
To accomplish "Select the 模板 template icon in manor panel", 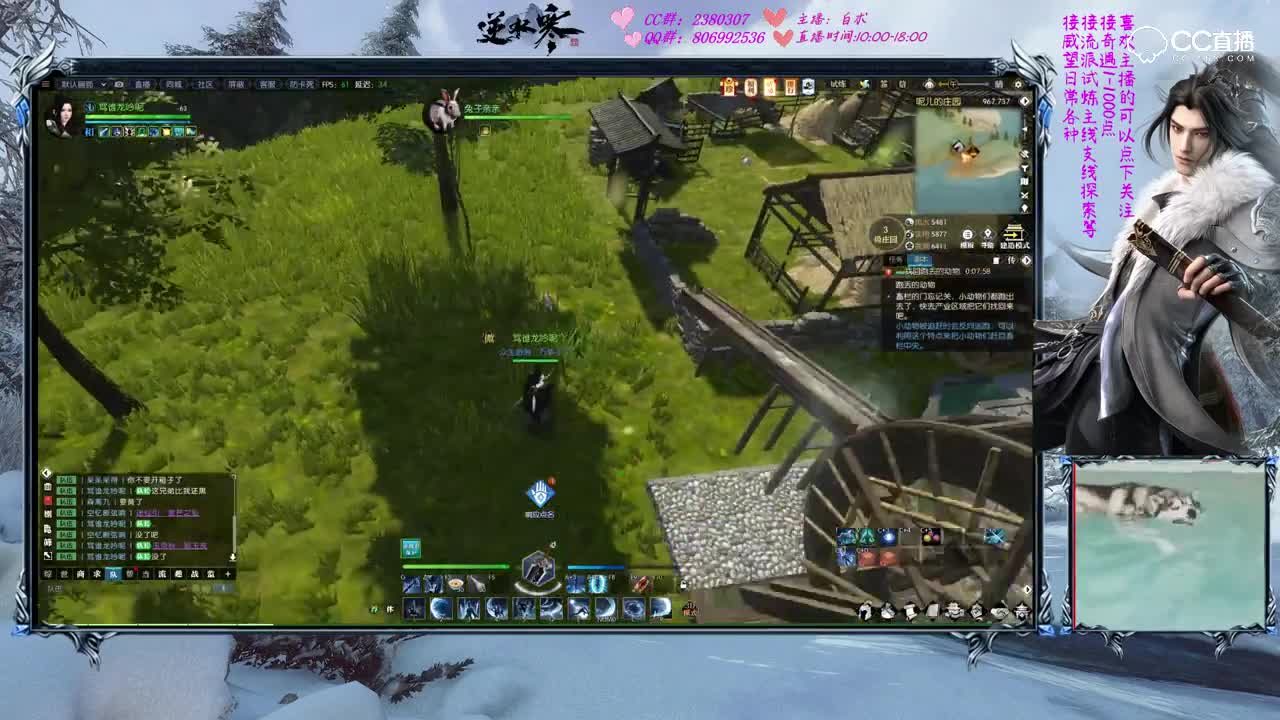I will [968, 236].
